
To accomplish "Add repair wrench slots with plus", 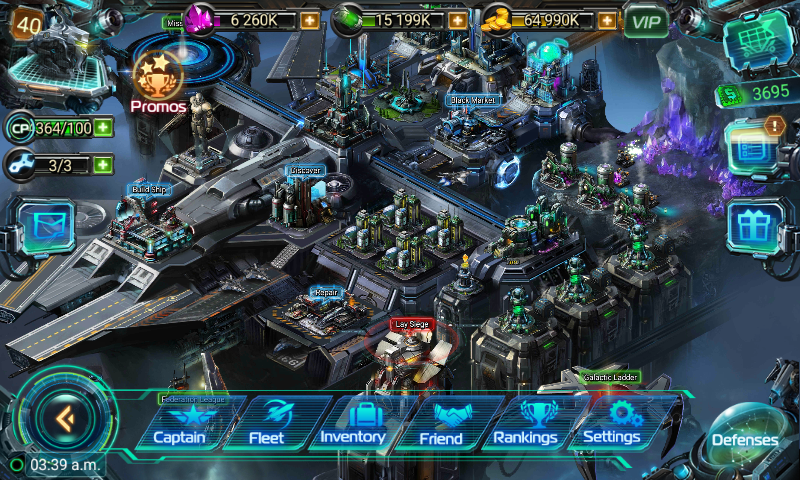I will click(x=102, y=163).
